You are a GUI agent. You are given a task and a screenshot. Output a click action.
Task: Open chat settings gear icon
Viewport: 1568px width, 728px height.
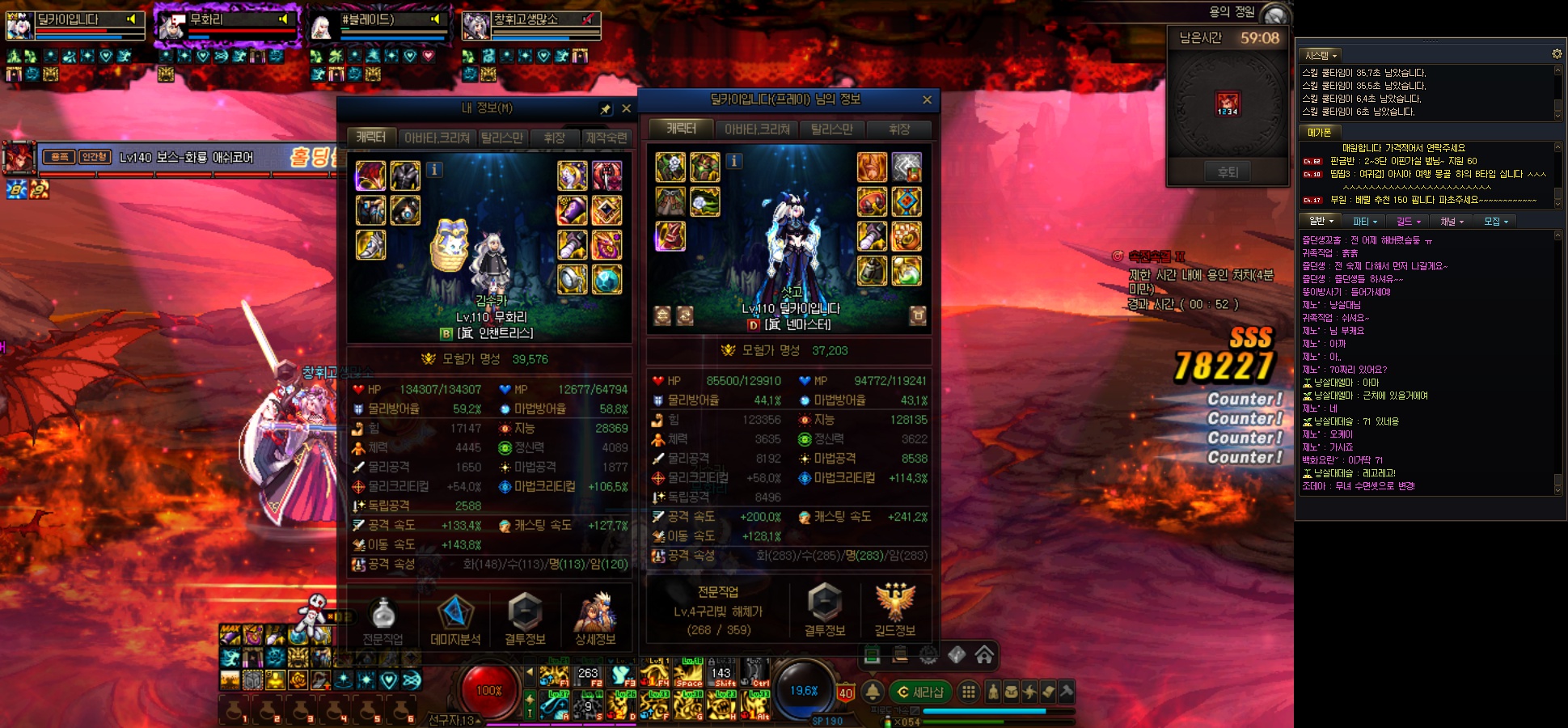(1556, 54)
